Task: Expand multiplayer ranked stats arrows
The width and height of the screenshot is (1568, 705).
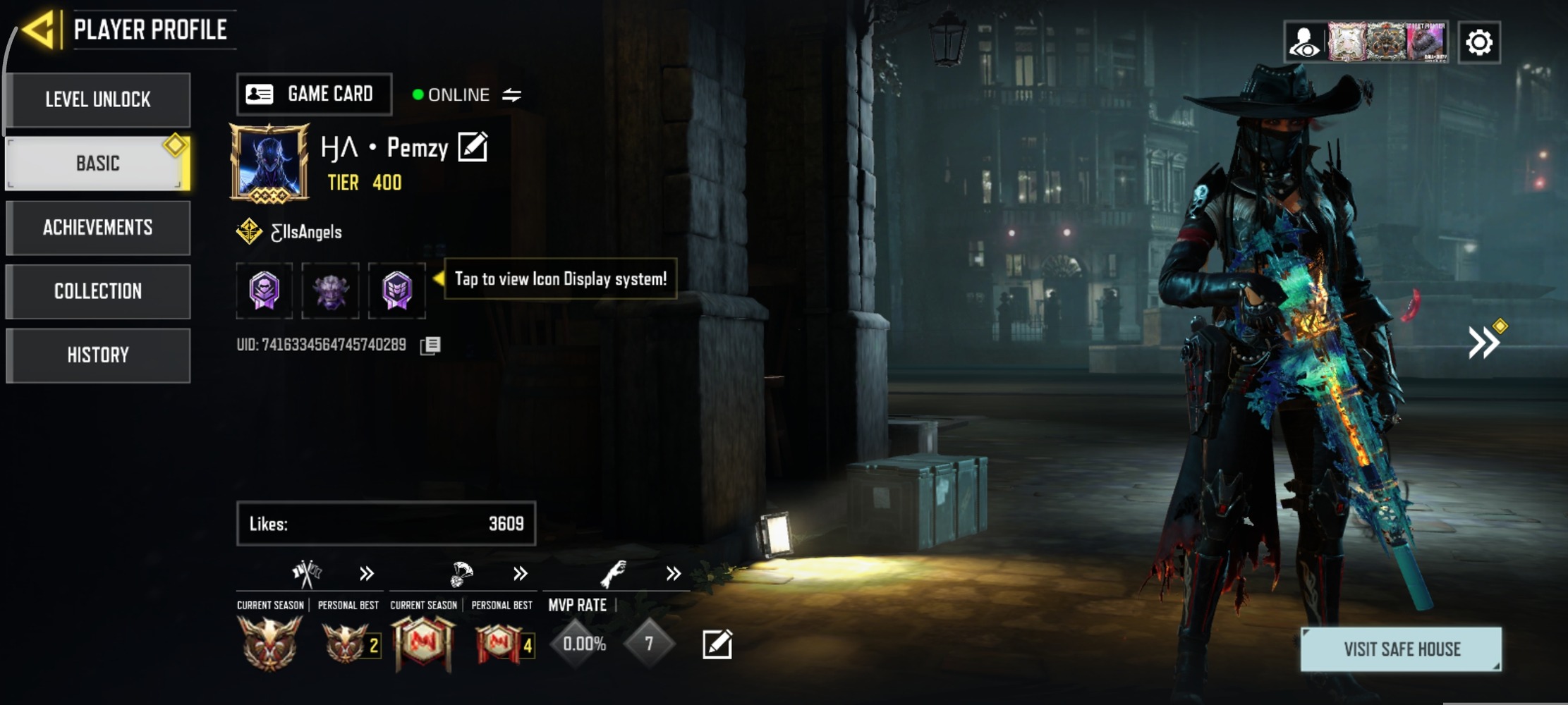Action: coord(366,574)
